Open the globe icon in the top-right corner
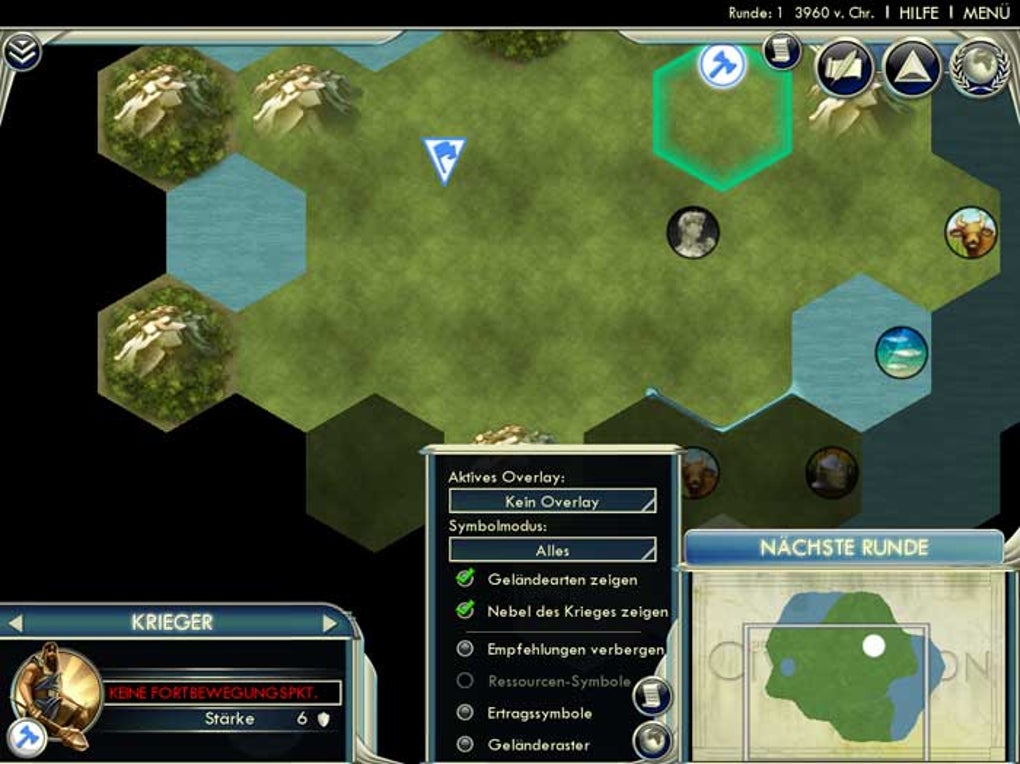 click(x=977, y=67)
